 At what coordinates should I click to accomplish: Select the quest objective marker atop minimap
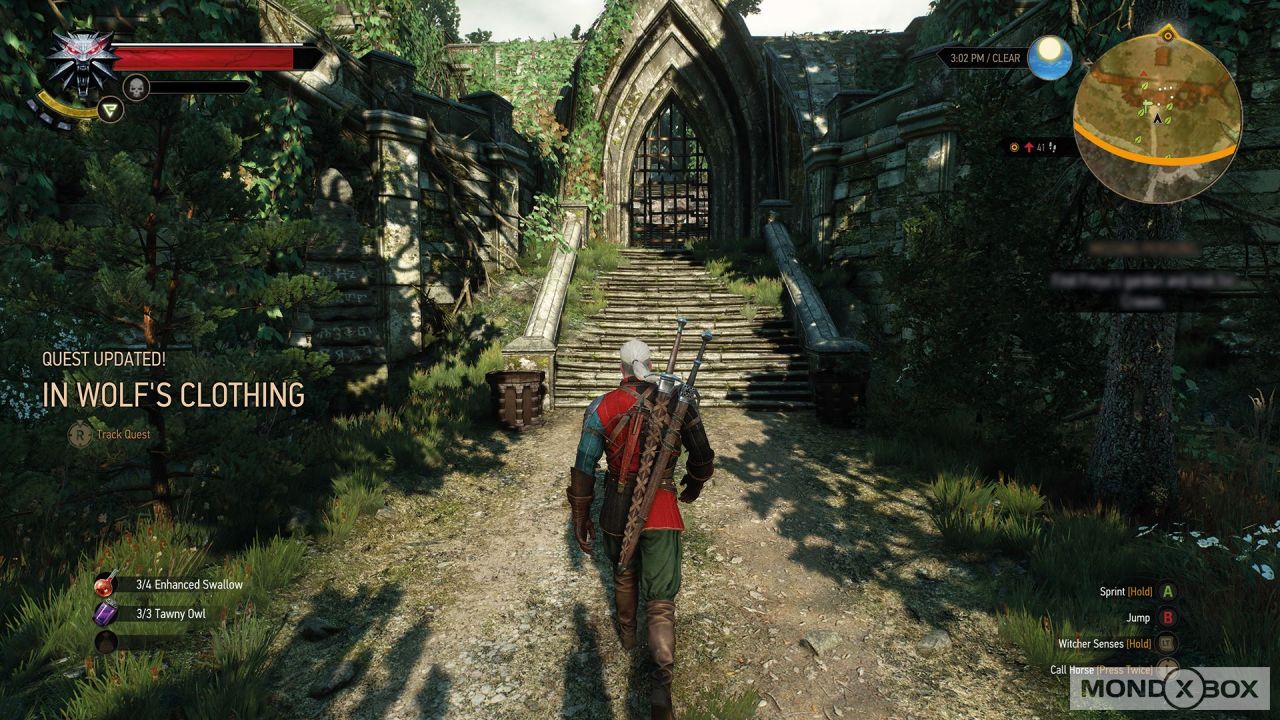click(x=1166, y=35)
